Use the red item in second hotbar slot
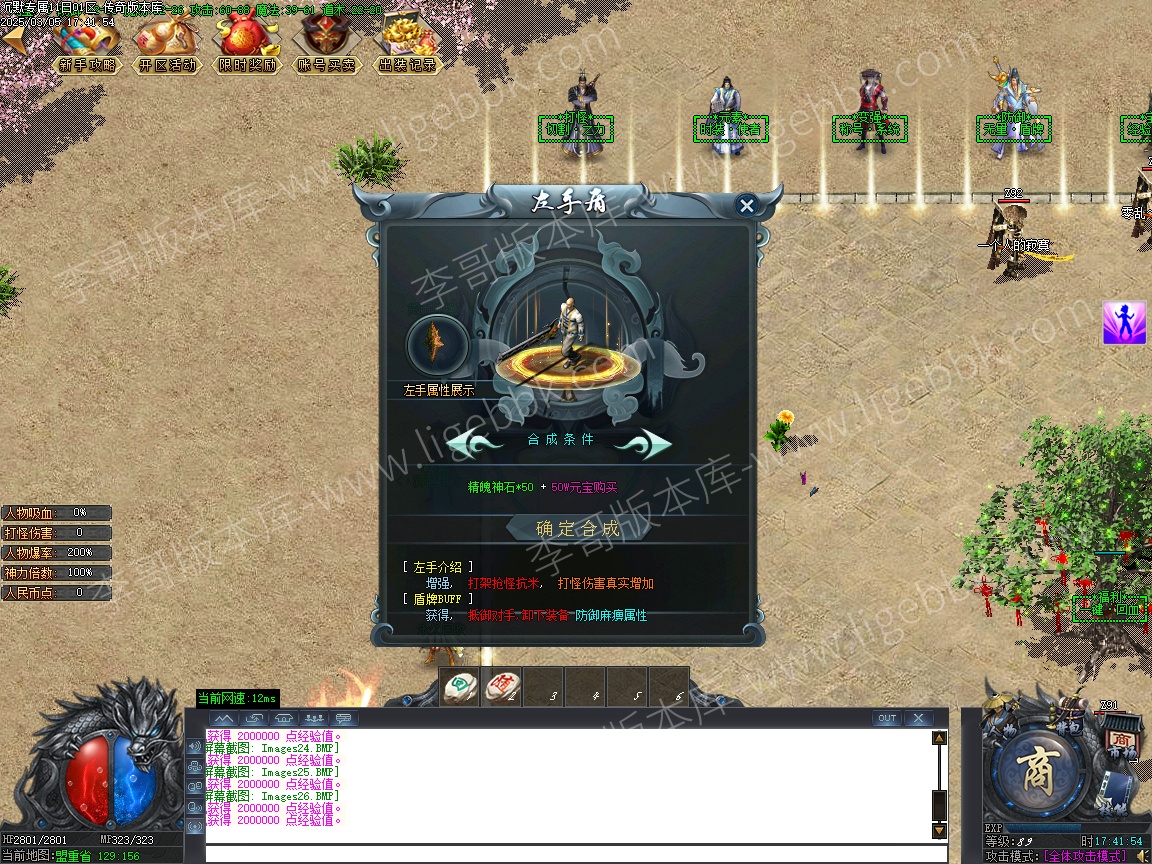The width and height of the screenshot is (1152, 864). click(501, 686)
